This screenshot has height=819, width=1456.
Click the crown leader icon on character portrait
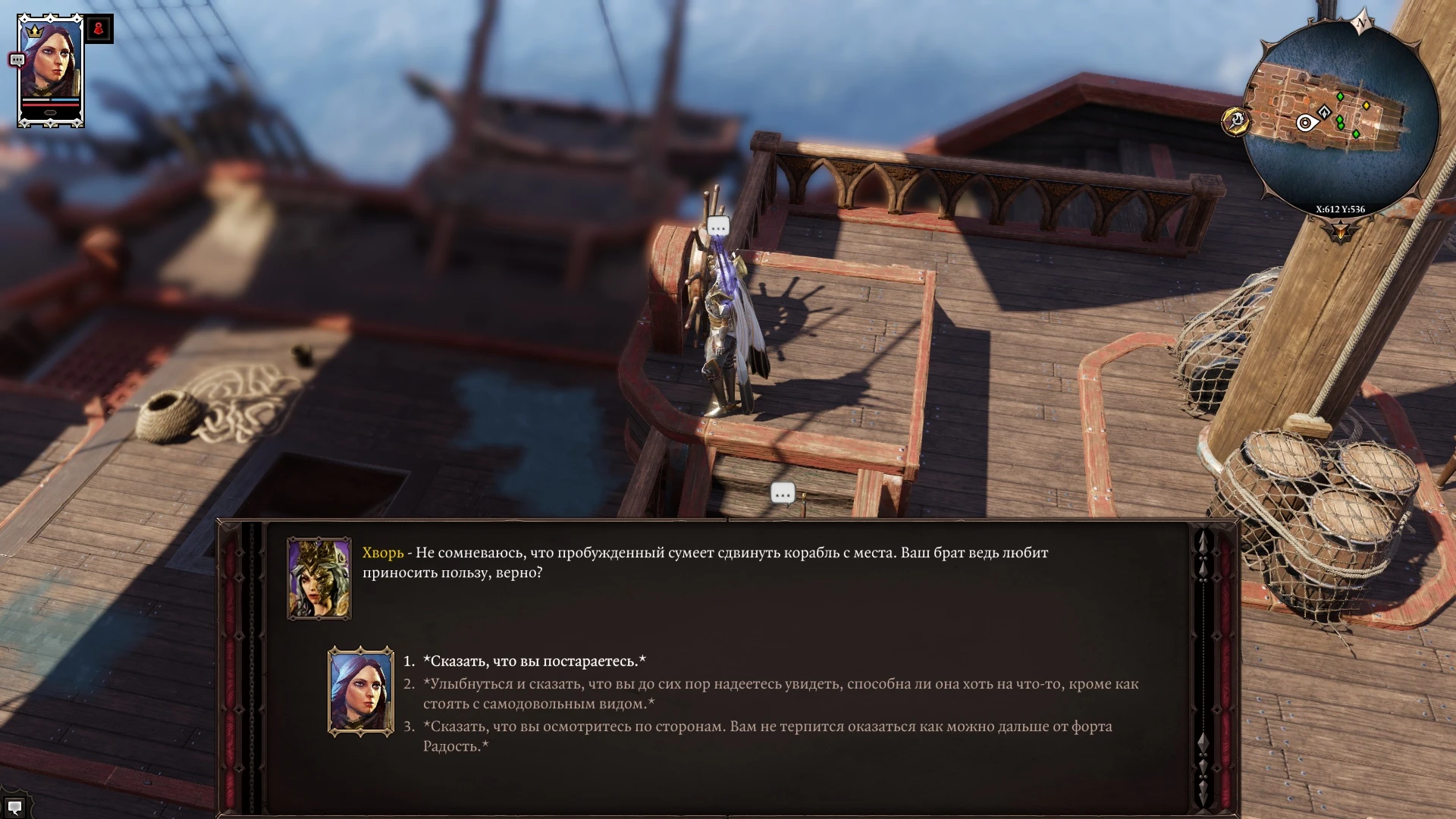[34, 31]
